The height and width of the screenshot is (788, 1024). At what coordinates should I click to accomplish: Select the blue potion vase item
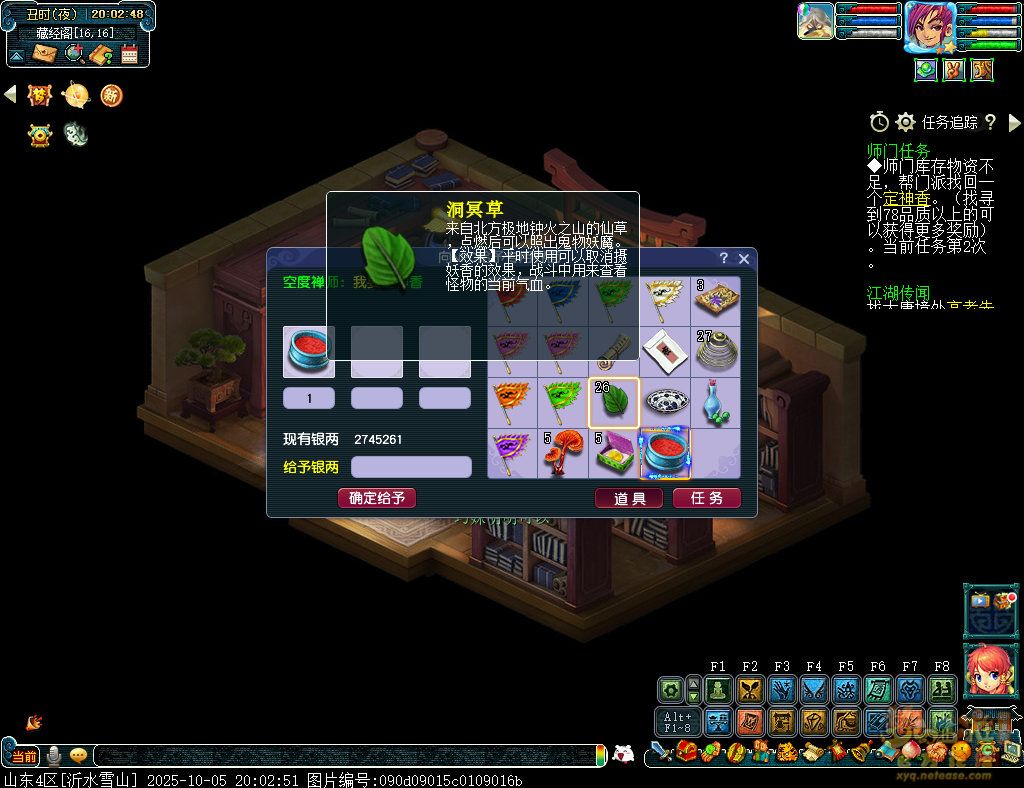point(716,403)
